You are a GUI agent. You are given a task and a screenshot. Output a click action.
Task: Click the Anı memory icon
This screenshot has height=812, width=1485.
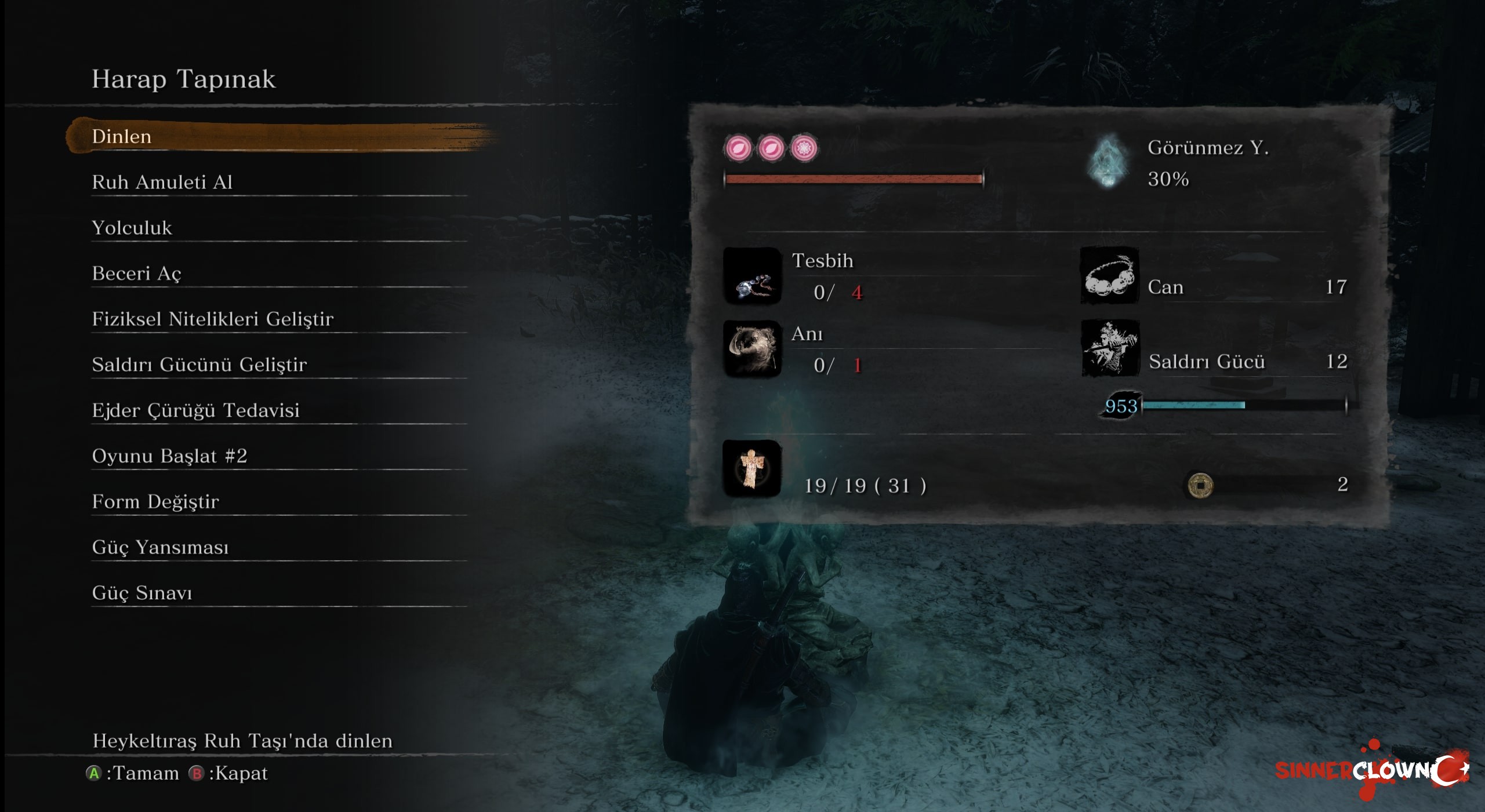coord(752,349)
